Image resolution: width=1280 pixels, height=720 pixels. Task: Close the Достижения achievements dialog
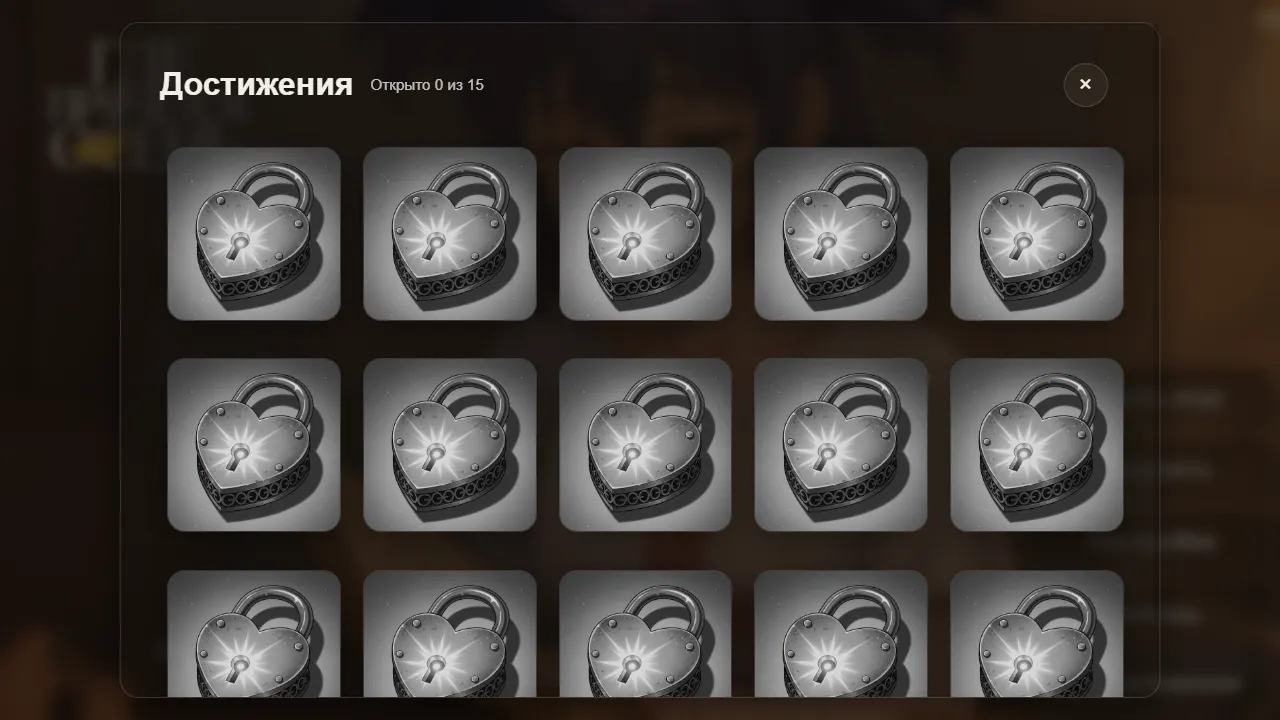1085,85
